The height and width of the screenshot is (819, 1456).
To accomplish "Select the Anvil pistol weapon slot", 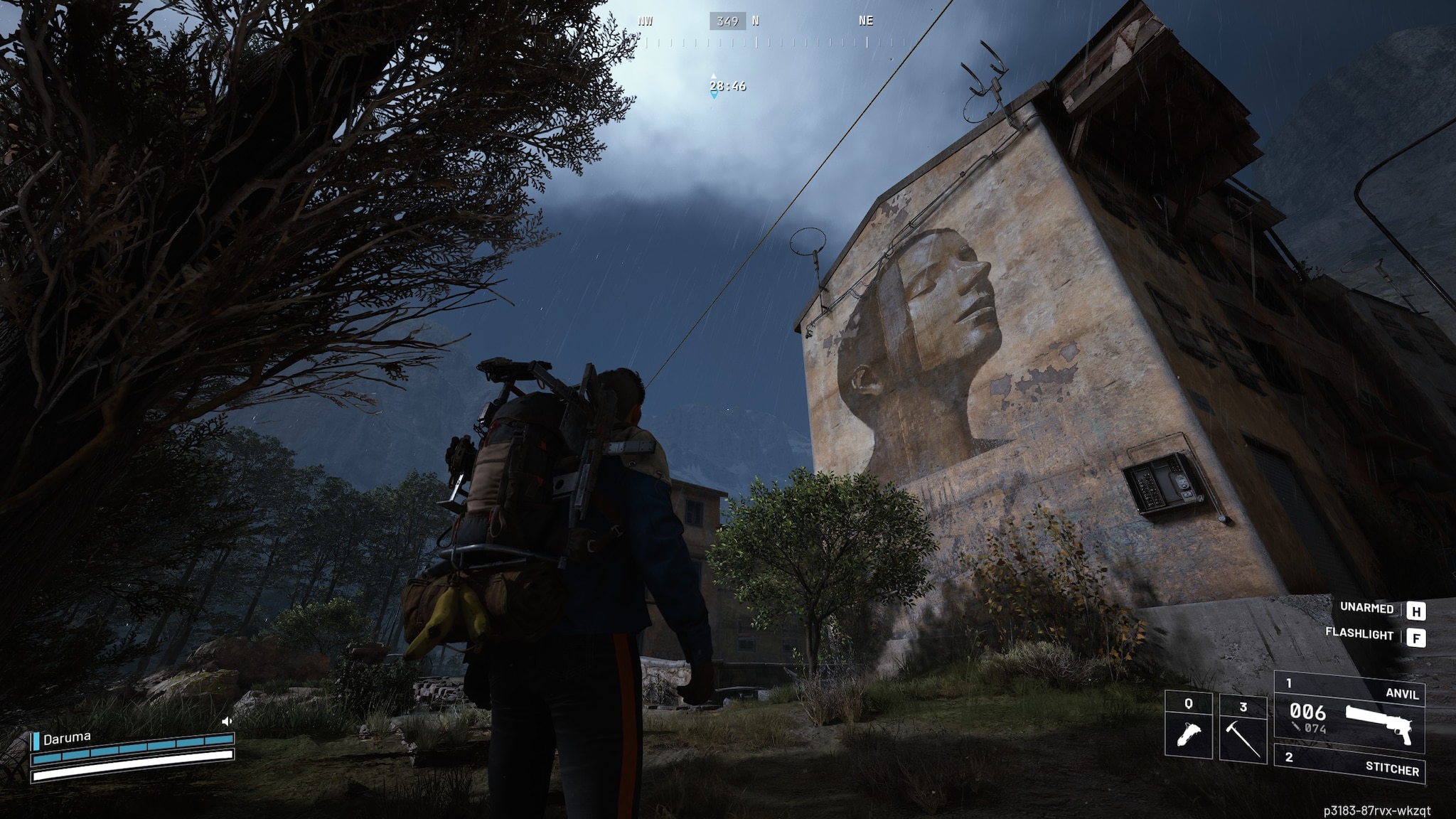I will point(1349,712).
